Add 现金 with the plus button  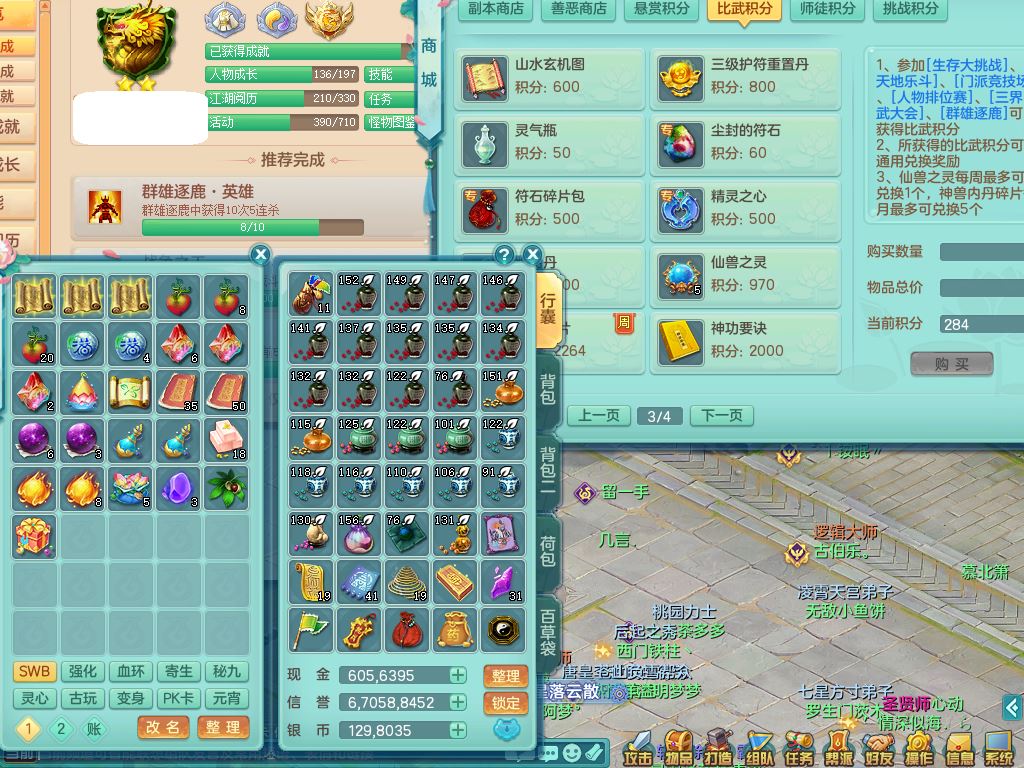(457, 675)
